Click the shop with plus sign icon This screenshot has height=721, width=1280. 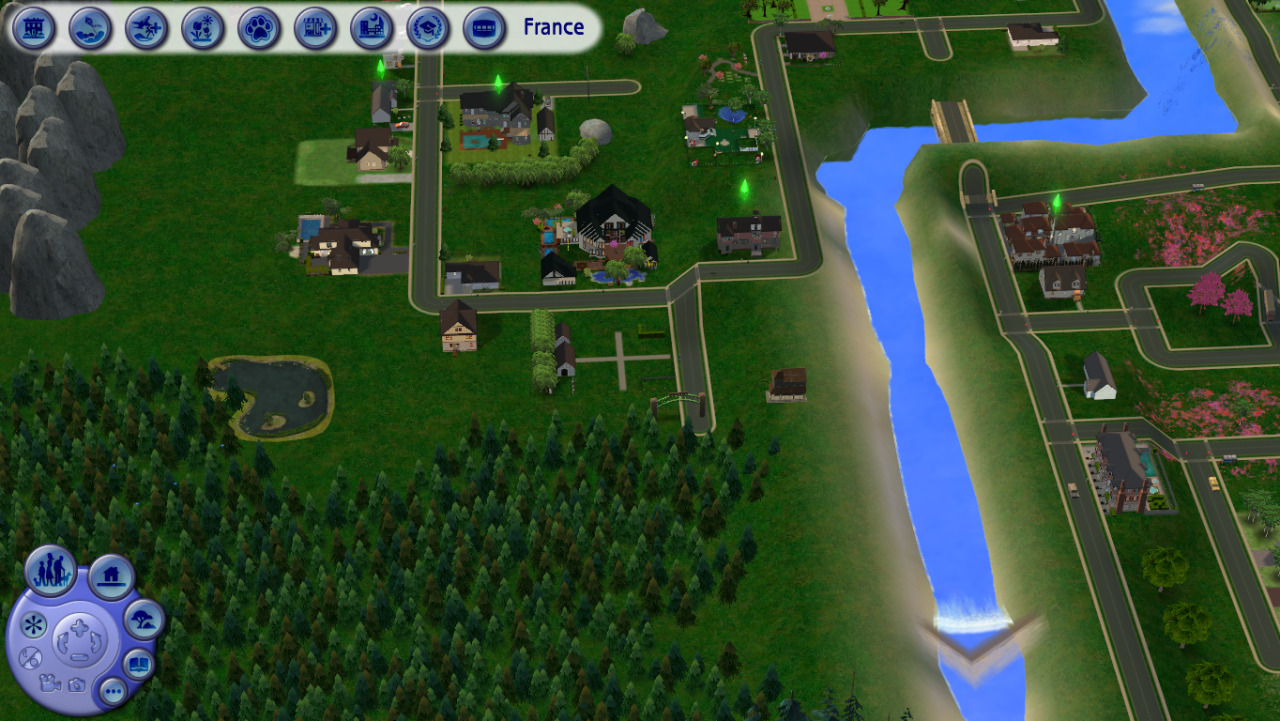click(315, 28)
